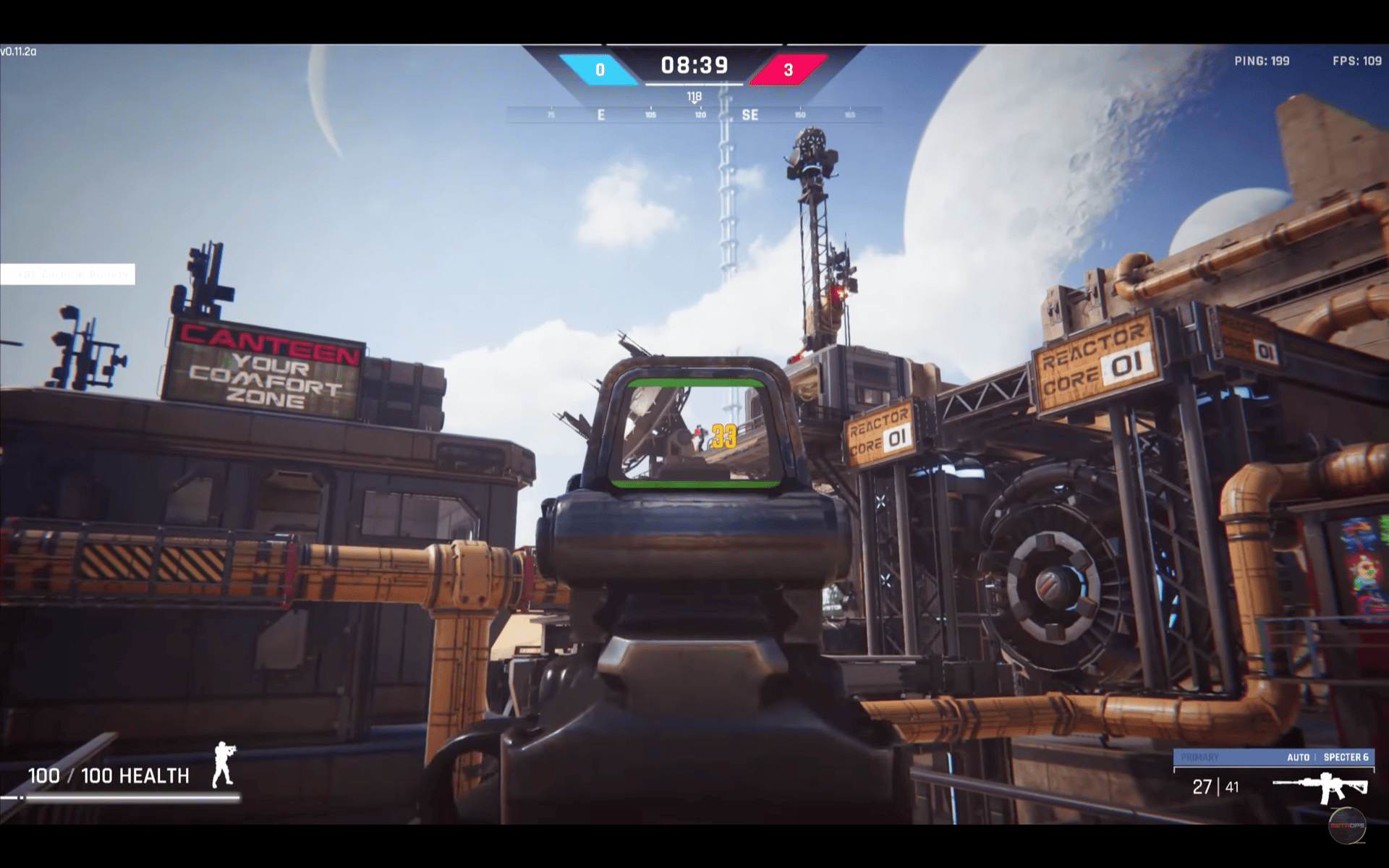The image size is (1389, 868).
Task: Click the blue team score banner
Action: pos(599,70)
